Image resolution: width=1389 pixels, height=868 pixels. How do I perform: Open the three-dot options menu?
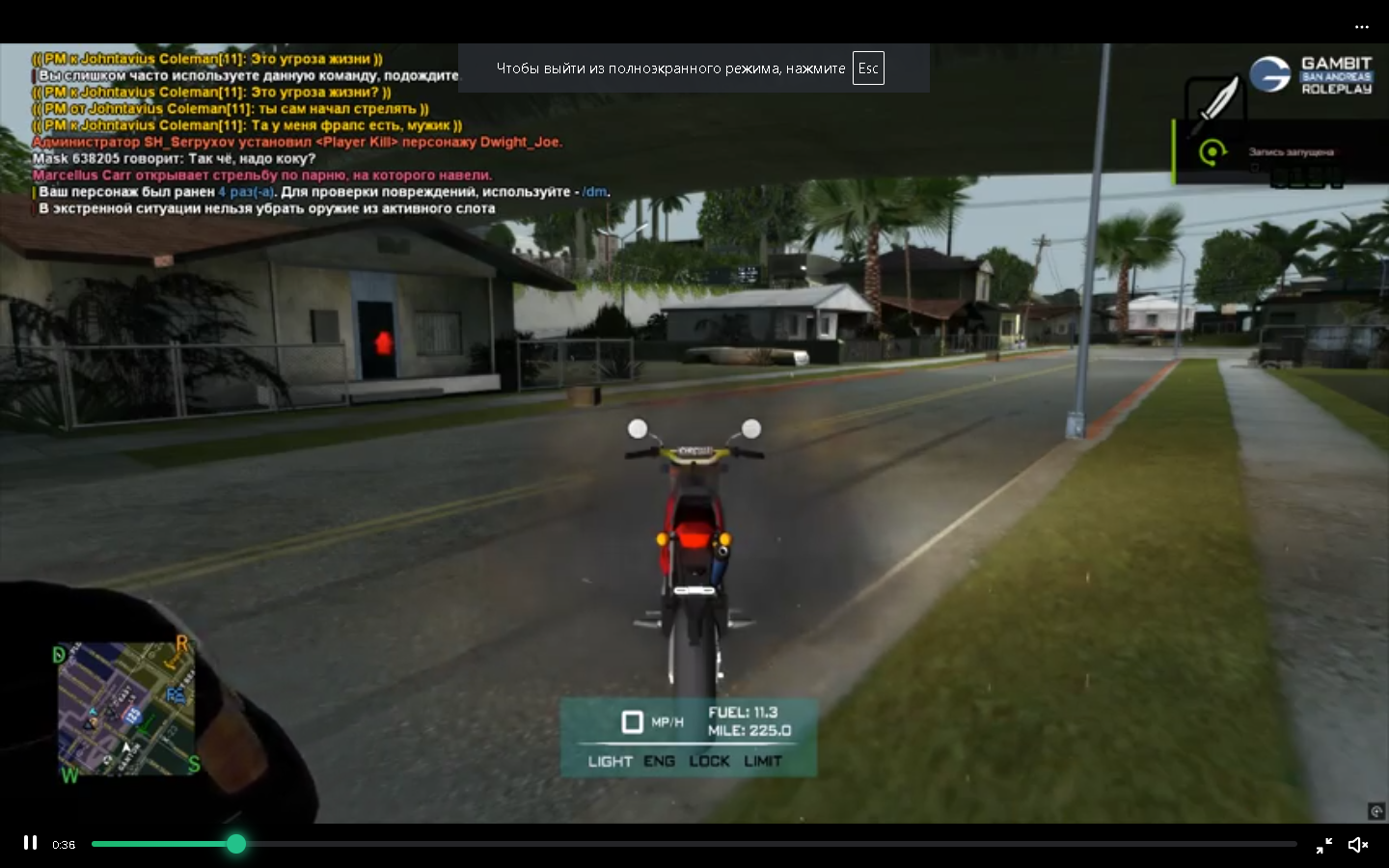(x=1362, y=27)
